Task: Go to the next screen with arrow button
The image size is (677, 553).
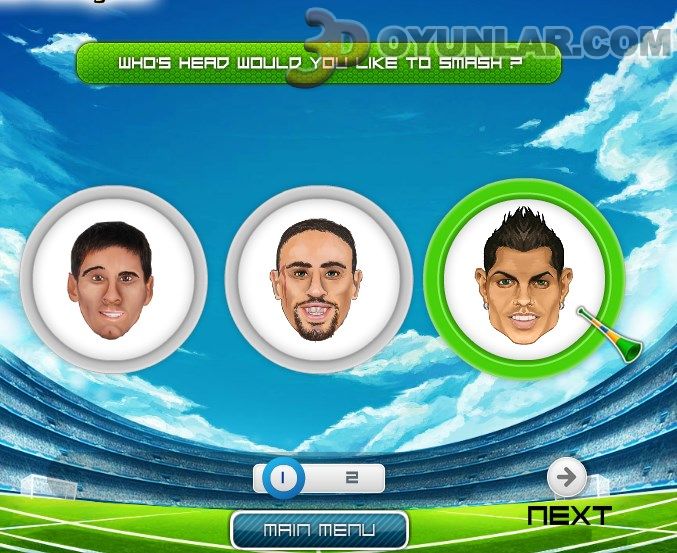Action: [x=568, y=479]
